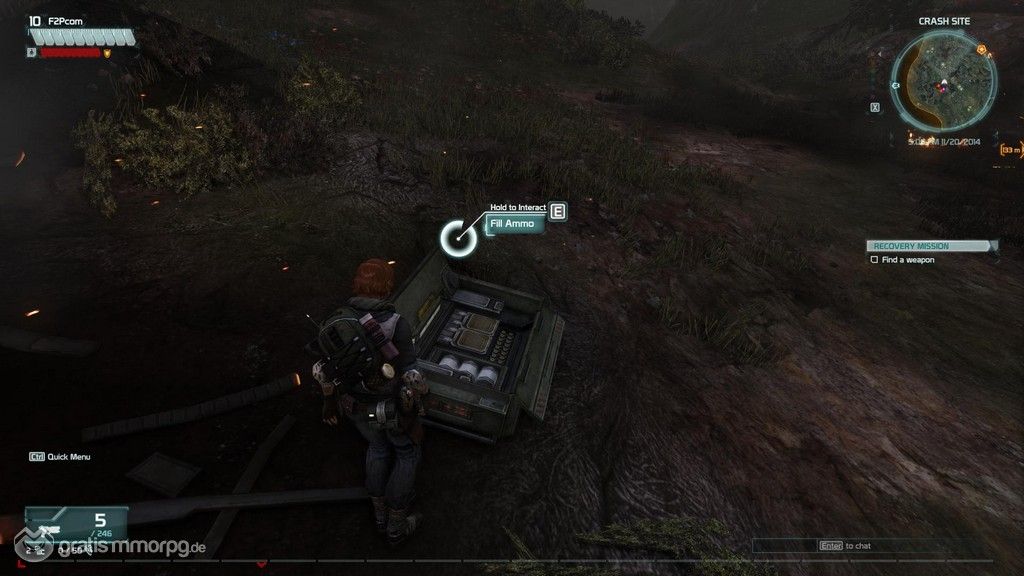Select the Fill Ammo interaction option

click(515, 224)
